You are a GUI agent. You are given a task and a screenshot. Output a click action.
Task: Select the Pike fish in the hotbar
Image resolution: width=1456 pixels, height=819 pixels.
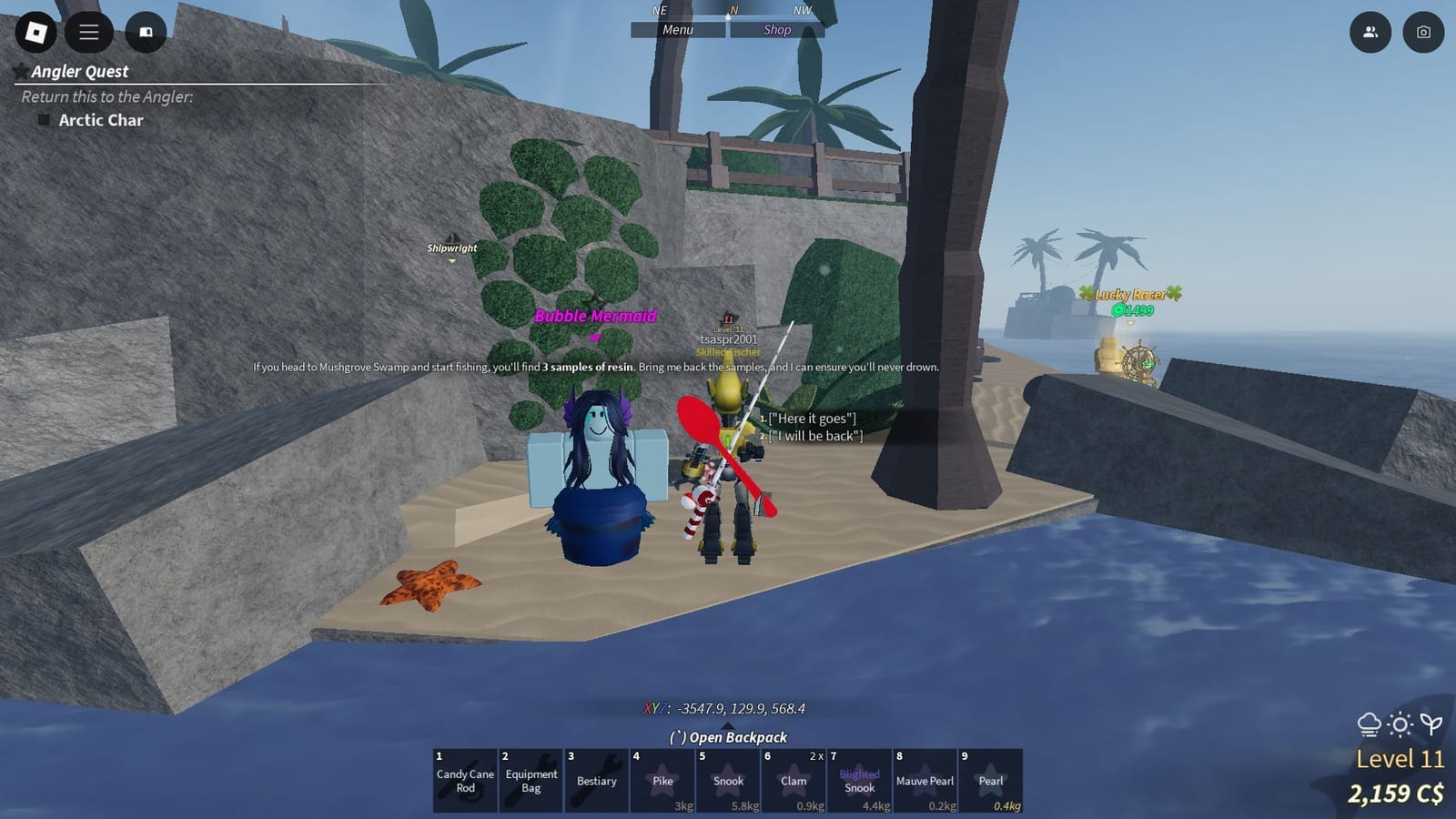coord(662,781)
